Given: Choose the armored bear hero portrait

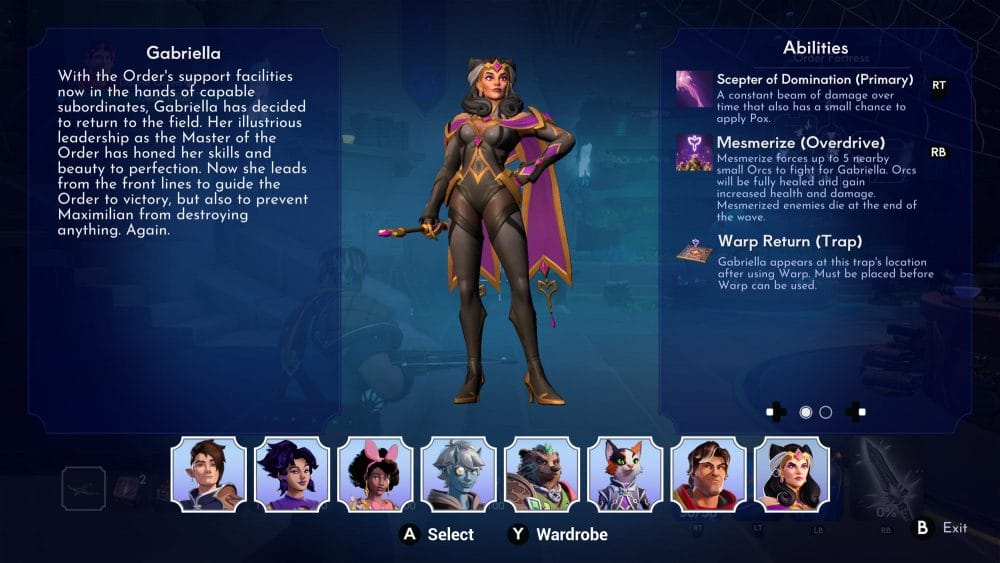Looking at the screenshot, I should point(541,474).
